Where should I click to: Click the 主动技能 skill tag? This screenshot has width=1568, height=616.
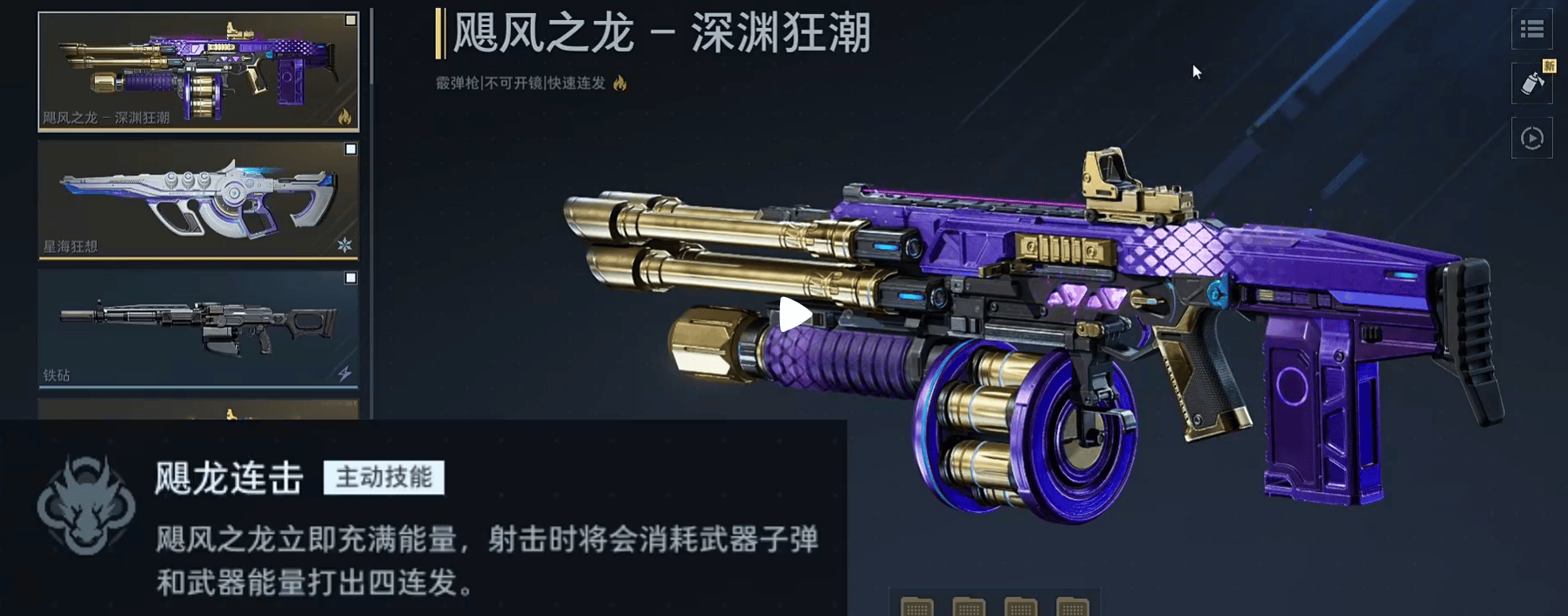(383, 478)
